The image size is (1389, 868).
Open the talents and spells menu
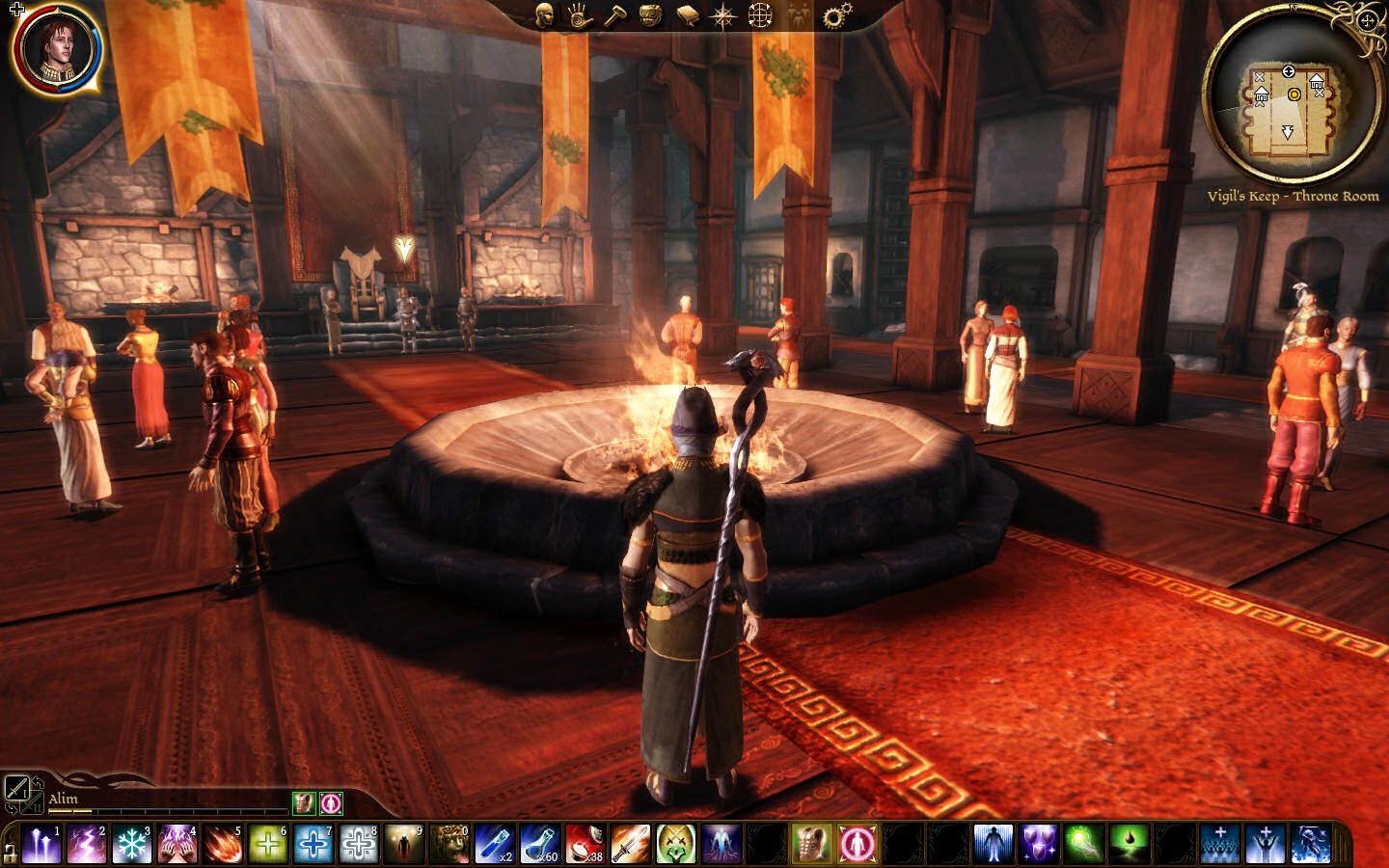(579, 14)
